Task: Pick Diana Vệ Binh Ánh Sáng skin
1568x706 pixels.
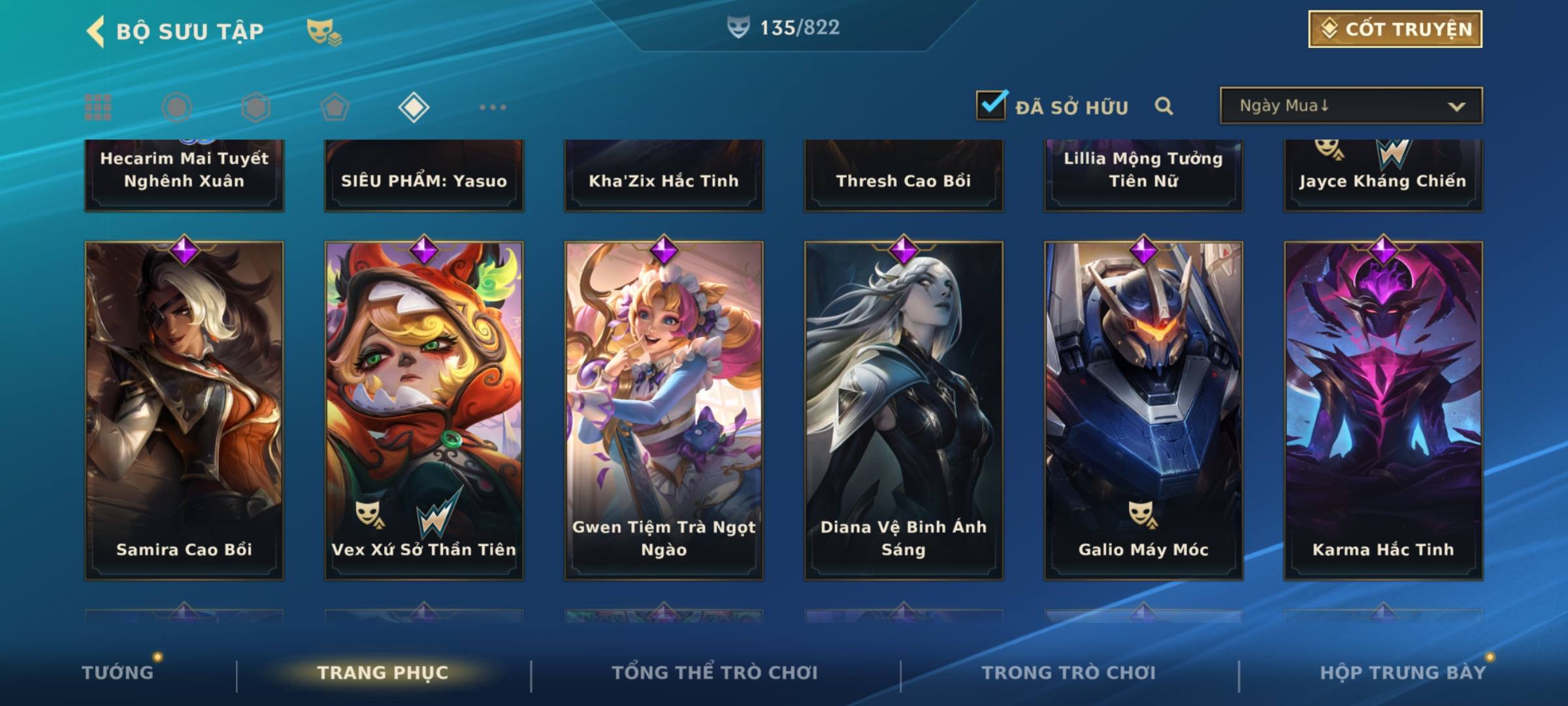Action: pos(904,411)
